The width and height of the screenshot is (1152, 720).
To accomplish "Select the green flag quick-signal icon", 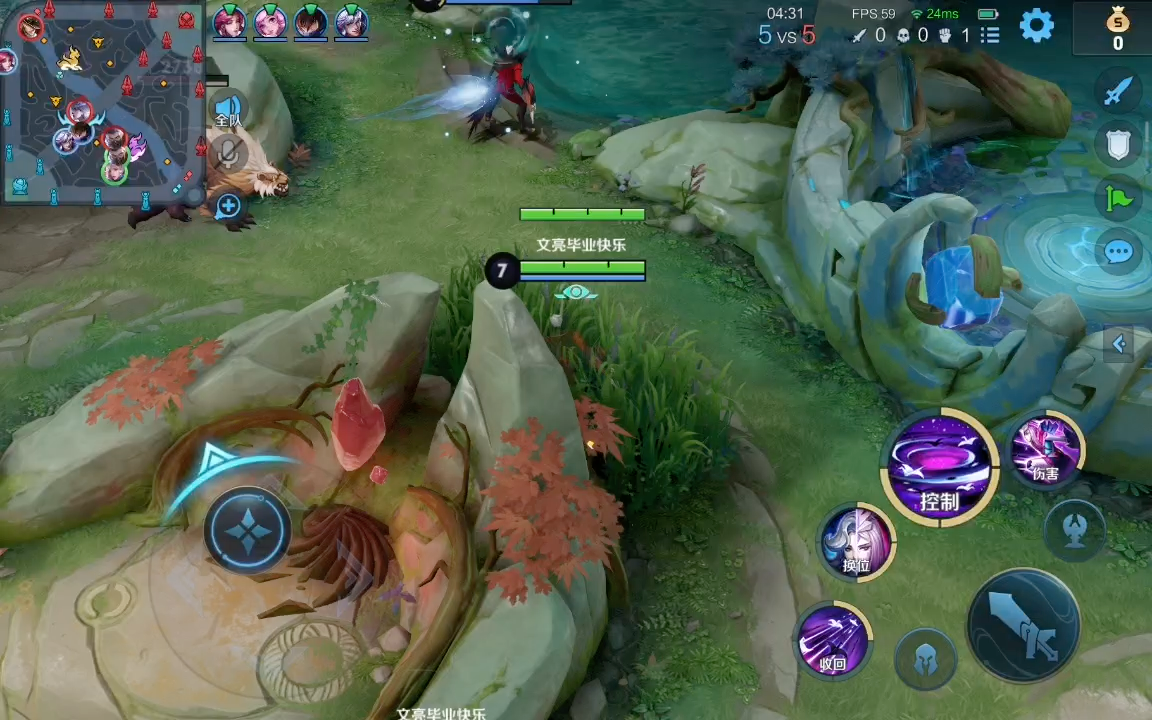I will [1118, 198].
